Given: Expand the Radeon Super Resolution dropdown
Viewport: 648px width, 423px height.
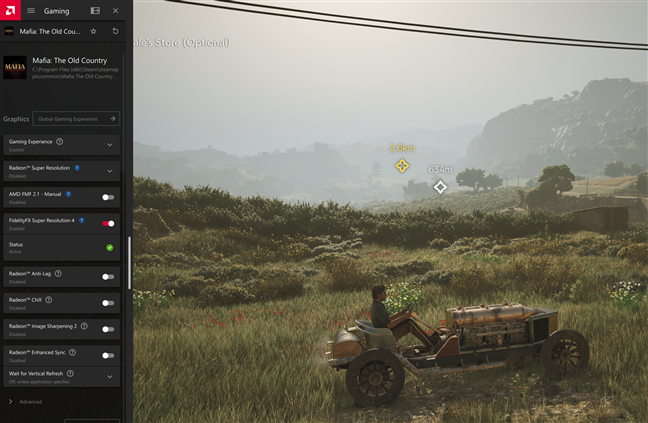Looking at the screenshot, I should click(109, 170).
